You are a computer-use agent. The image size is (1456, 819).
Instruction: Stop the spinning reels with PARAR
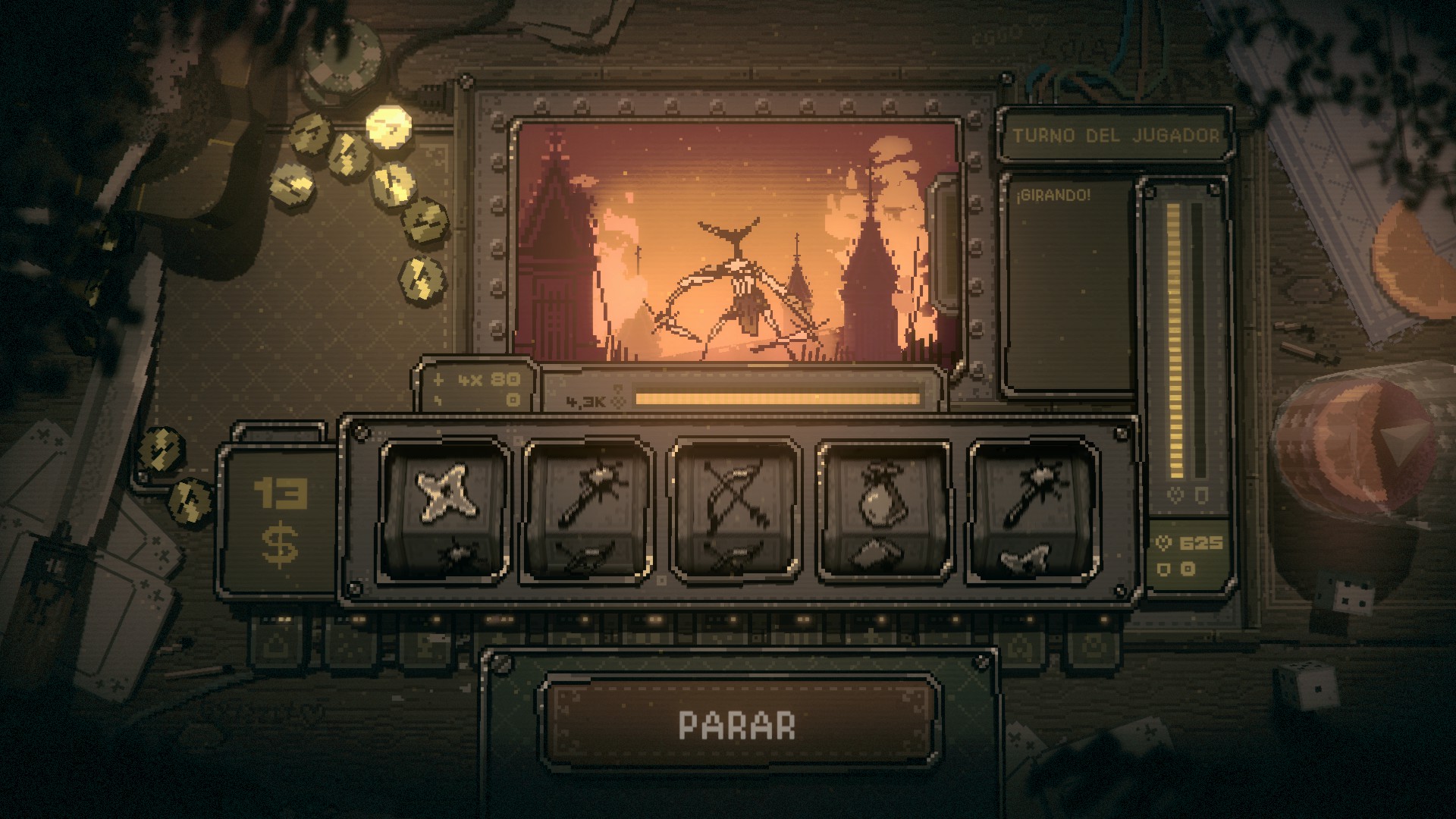tap(738, 724)
